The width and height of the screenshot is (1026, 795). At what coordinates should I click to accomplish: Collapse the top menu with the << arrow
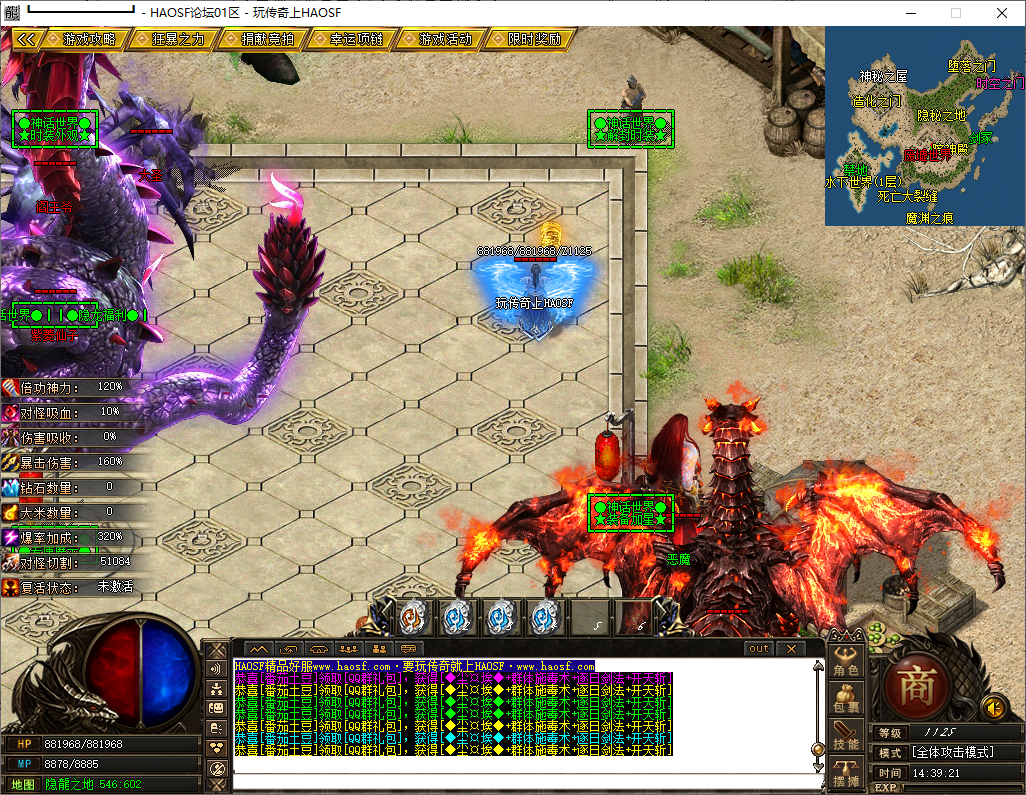(26, 39)
